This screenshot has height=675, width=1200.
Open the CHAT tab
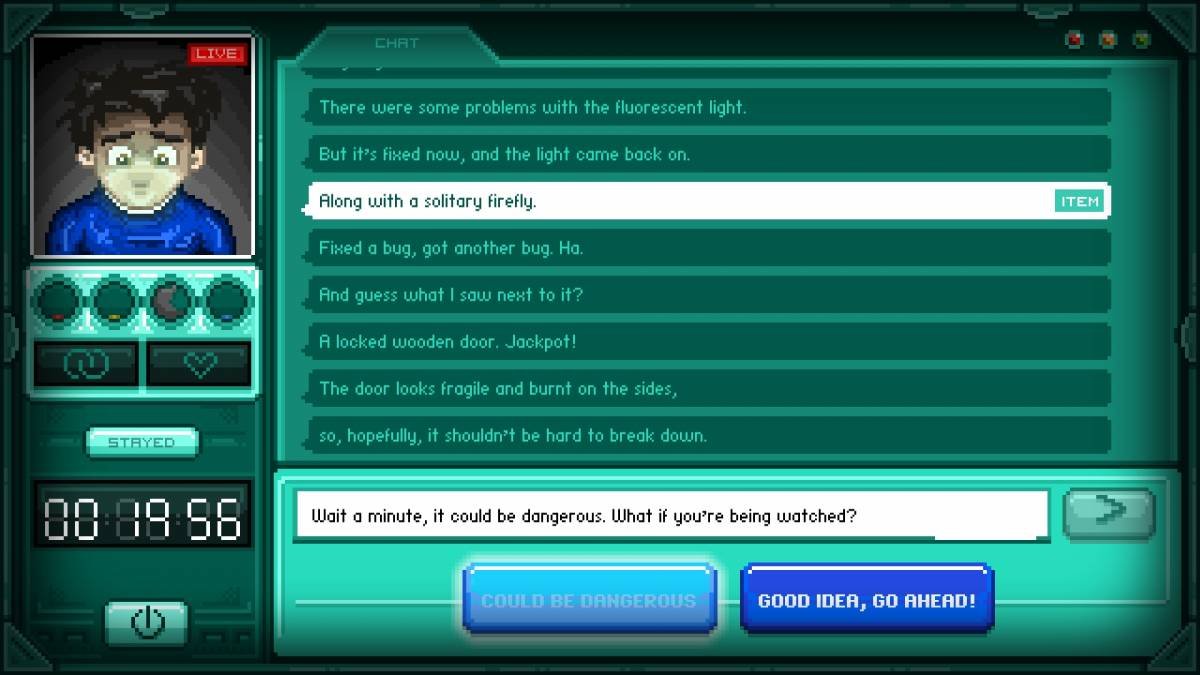click(397, 44)
